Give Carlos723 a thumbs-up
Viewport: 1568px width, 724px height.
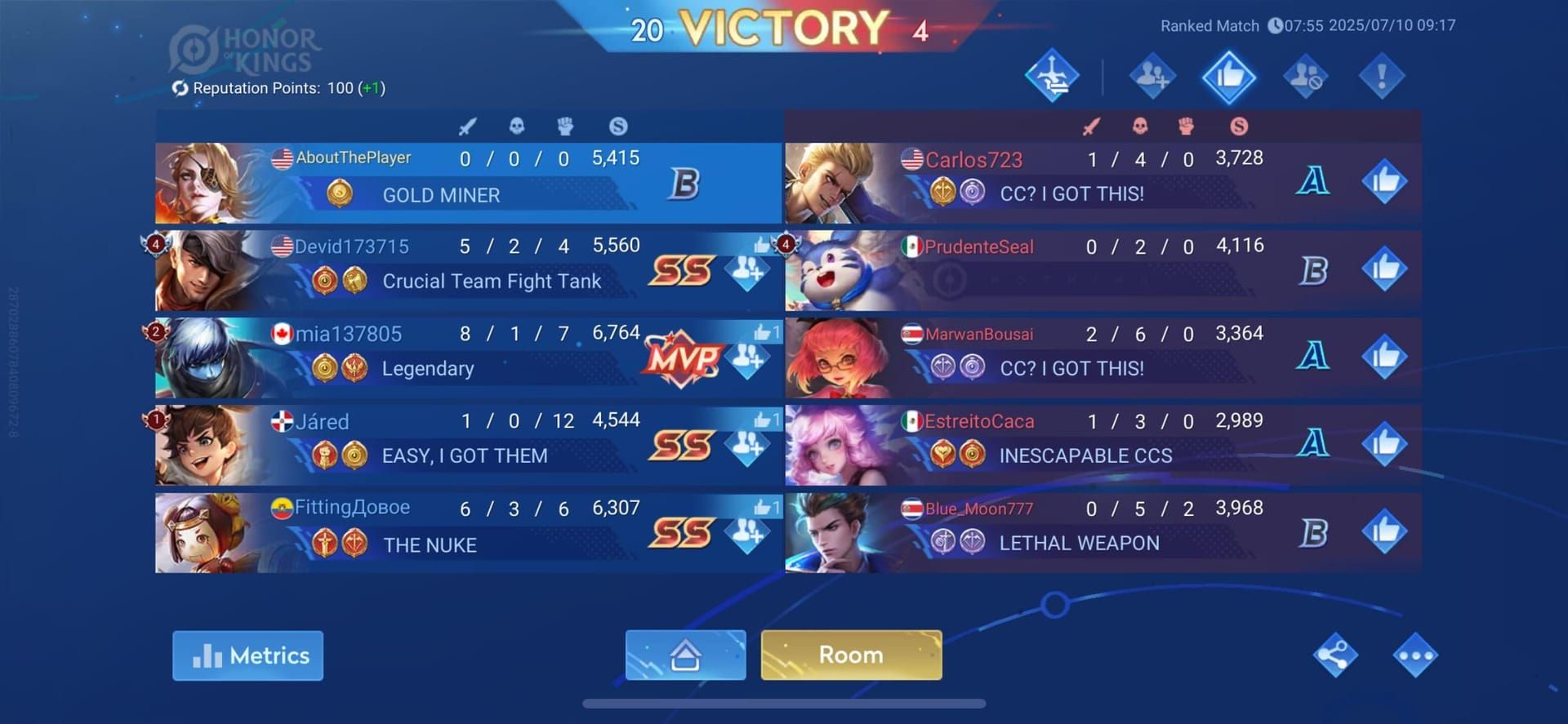[1383, 181]
